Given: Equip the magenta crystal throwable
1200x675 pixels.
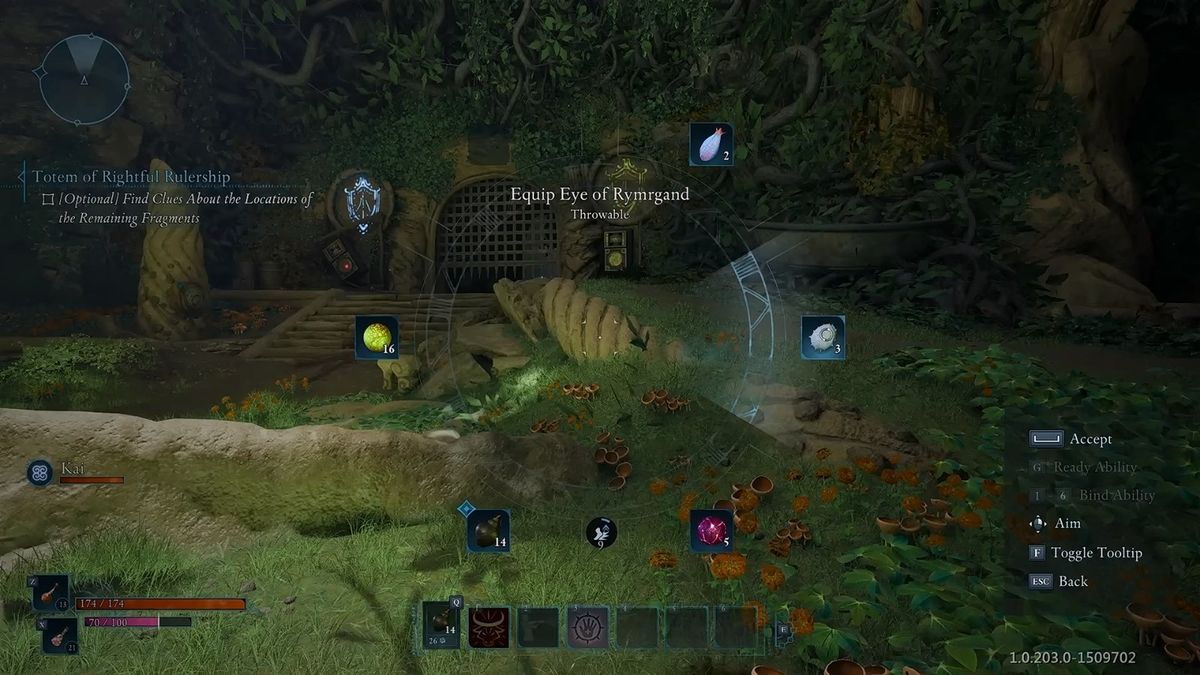Looking at the screenshot, I should 711,530.
